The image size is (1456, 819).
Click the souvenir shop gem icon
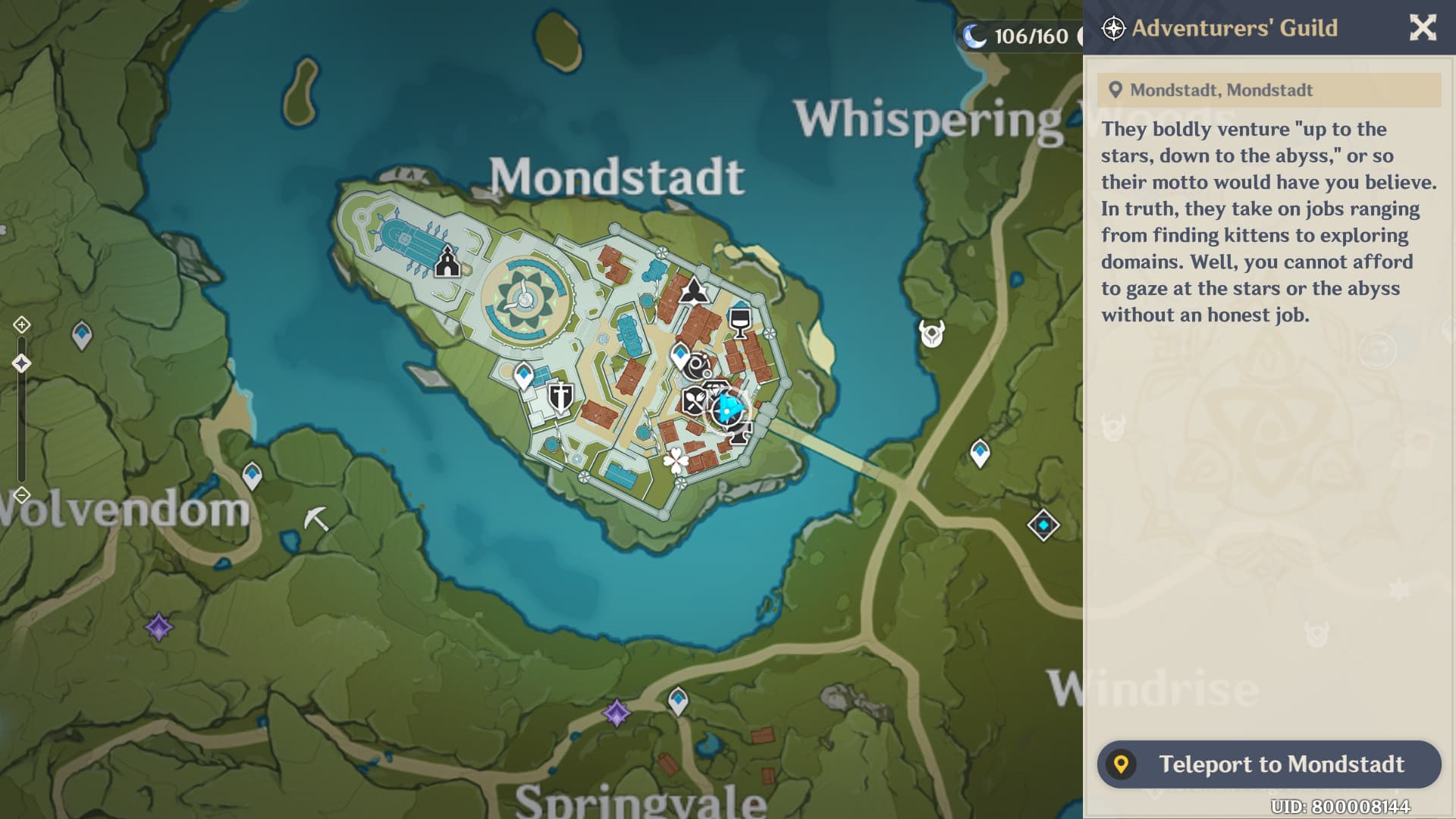pyautogui.click(x=715, y=388)
